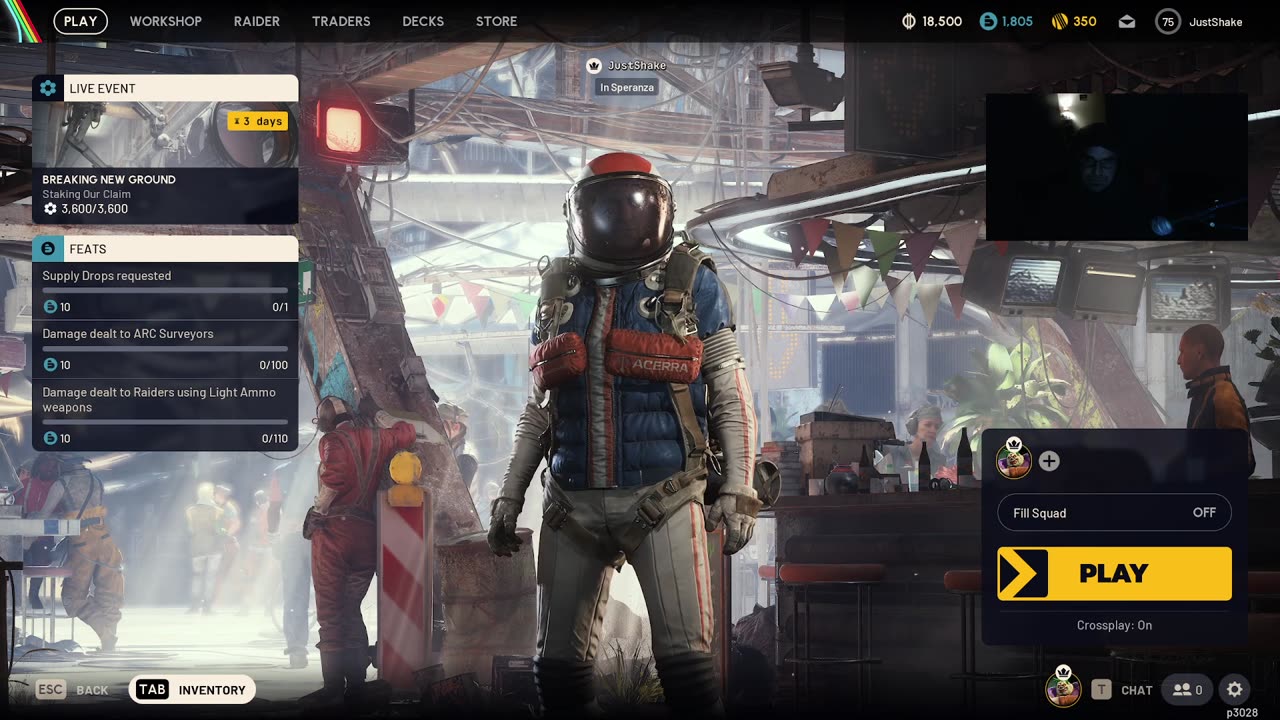The height and width of the screenshot is (720, 1280).
Task: Switch to the Workshop tab
Action: click(165, 21)
